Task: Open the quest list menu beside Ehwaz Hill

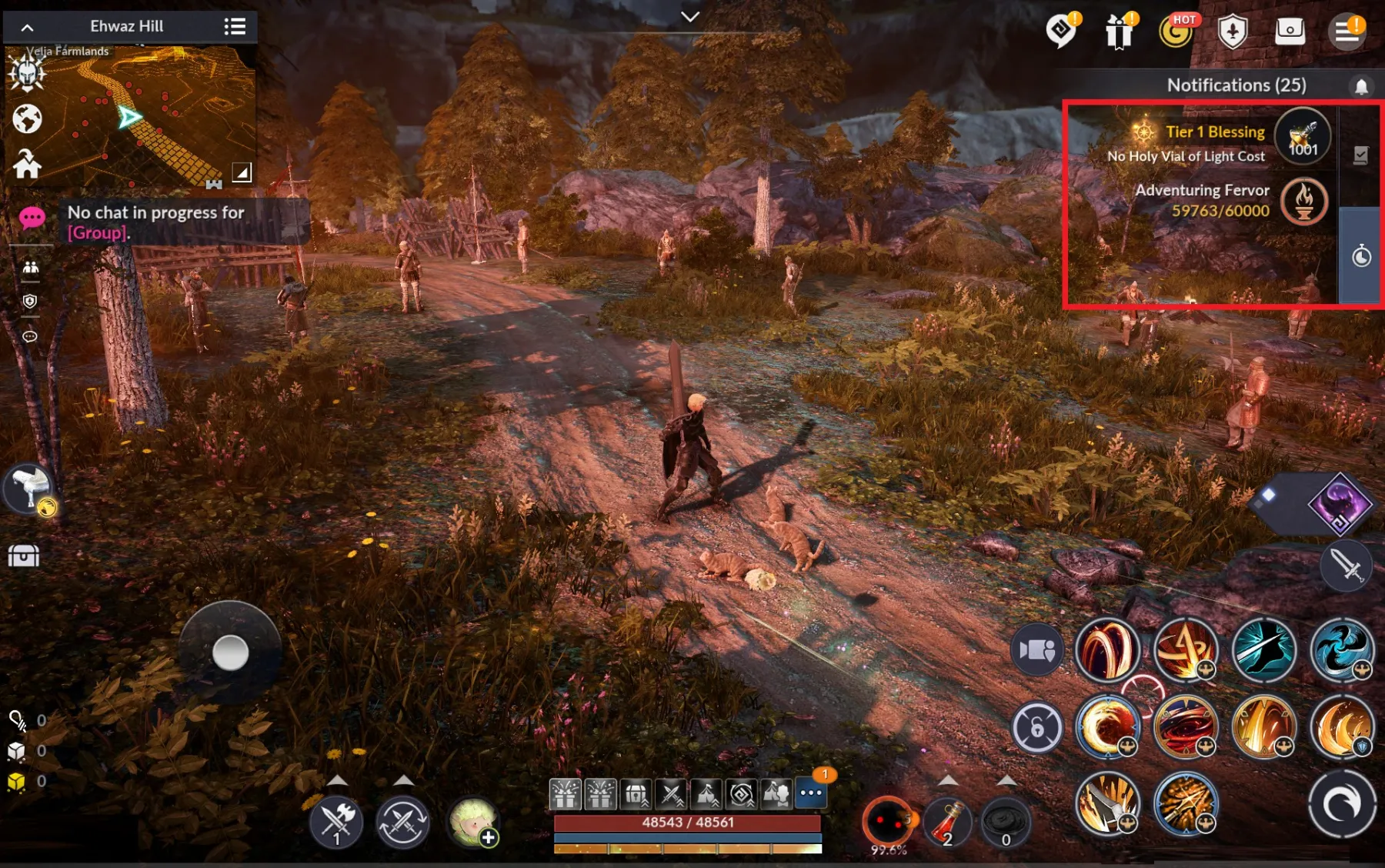Action: pyautogui.click(x=235, y=25)
